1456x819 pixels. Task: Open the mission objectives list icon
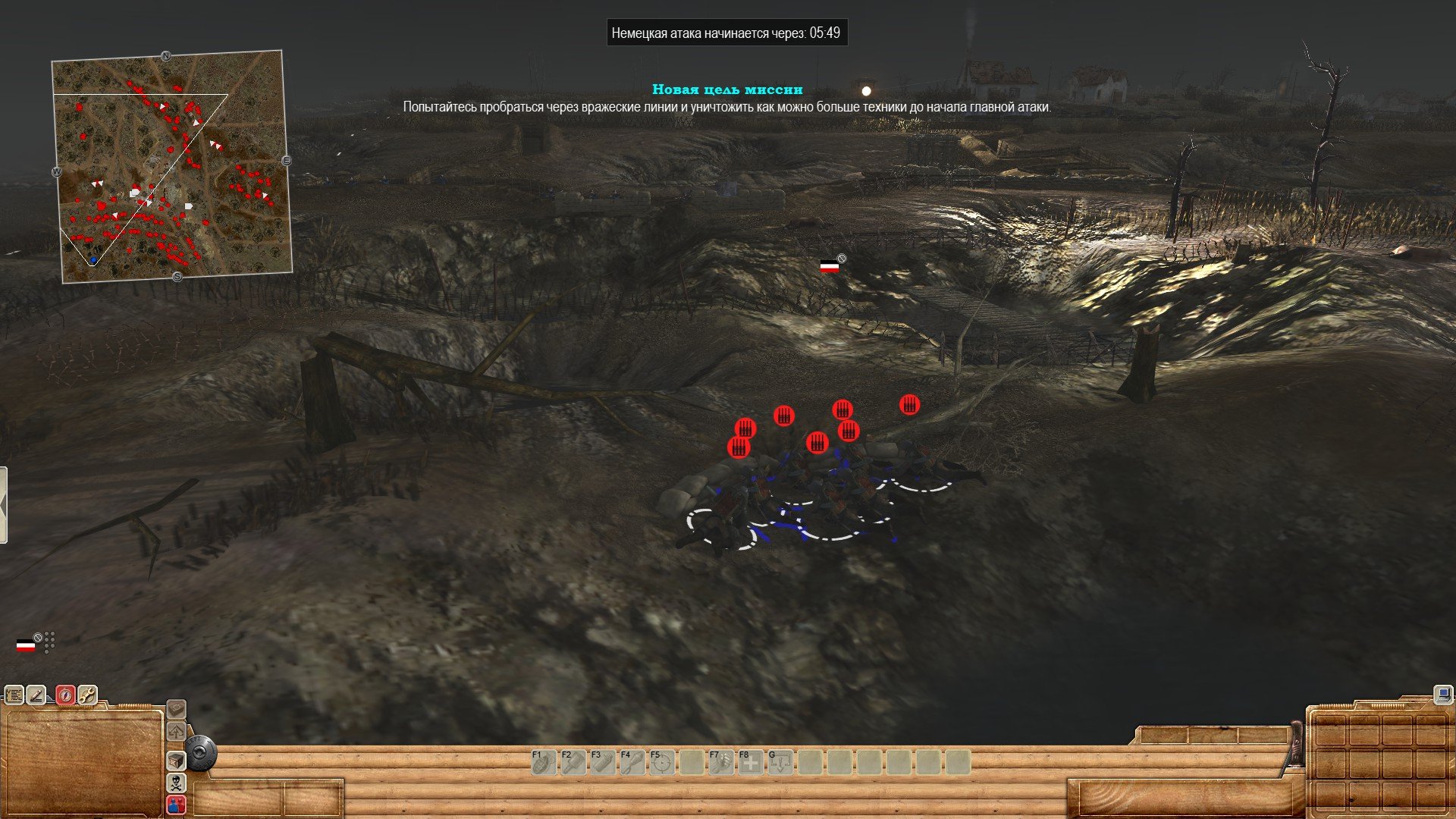pos(14,695)
